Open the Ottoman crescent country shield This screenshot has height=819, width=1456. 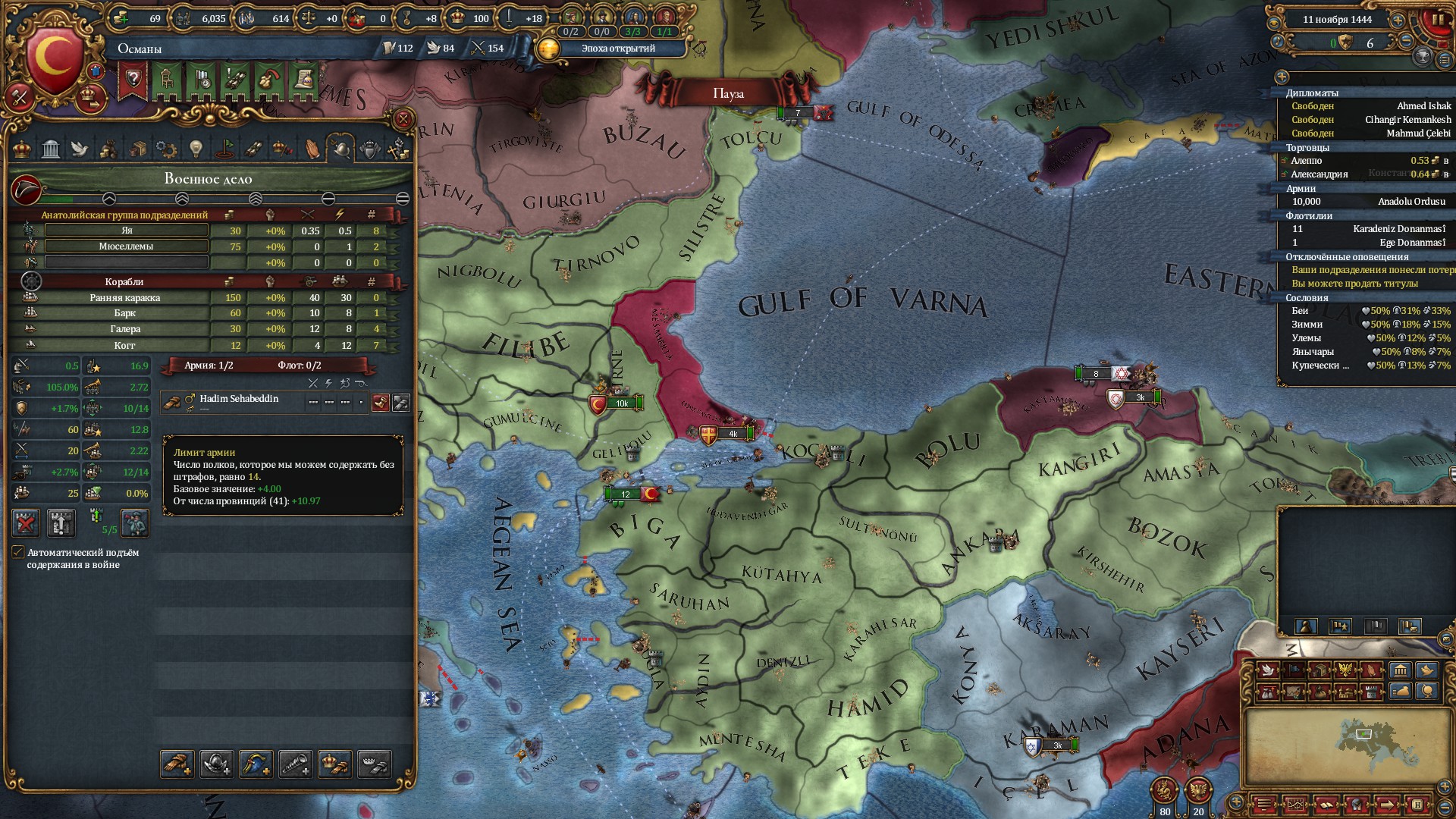point(53,61)
